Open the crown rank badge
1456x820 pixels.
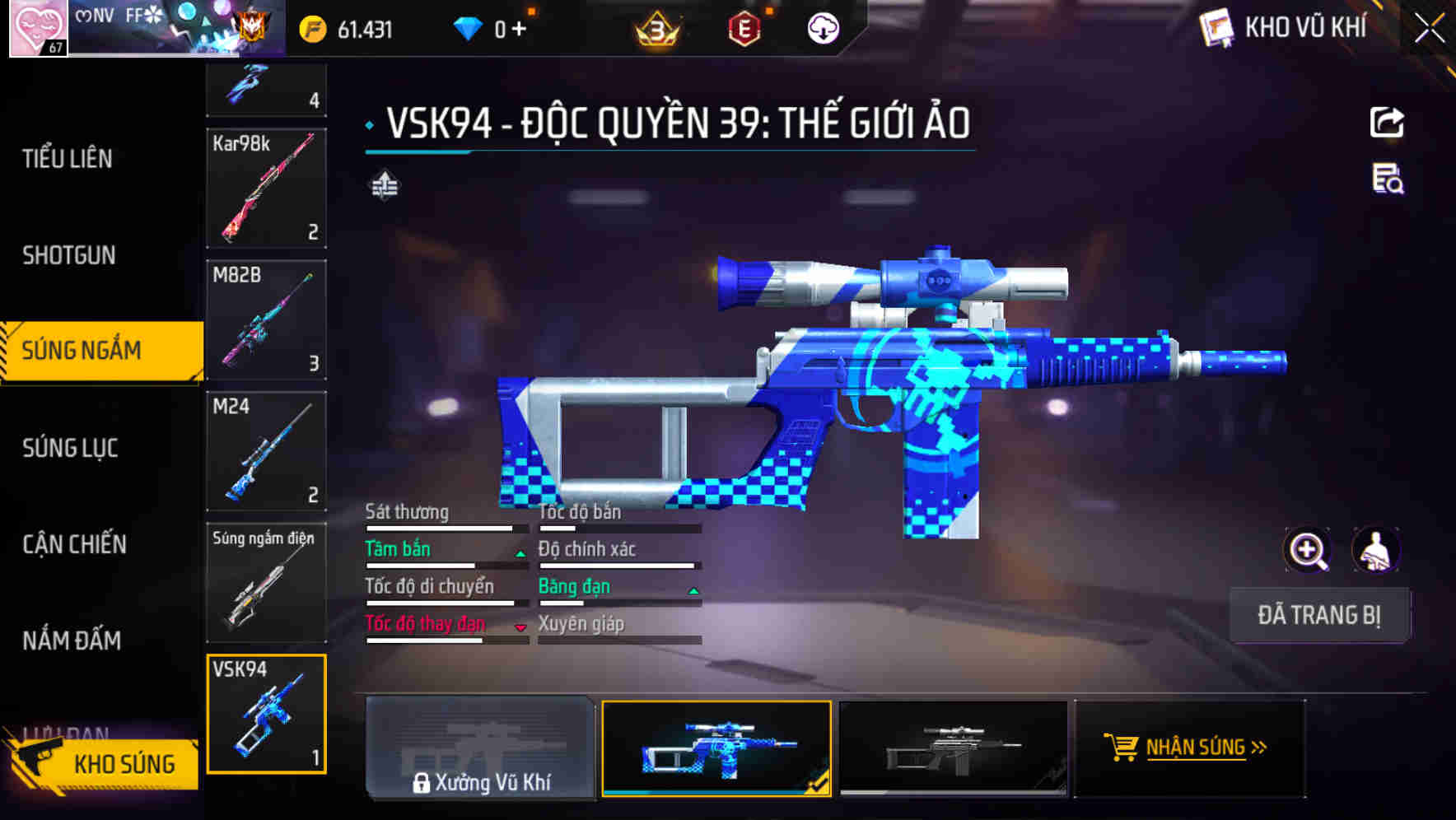656,27
